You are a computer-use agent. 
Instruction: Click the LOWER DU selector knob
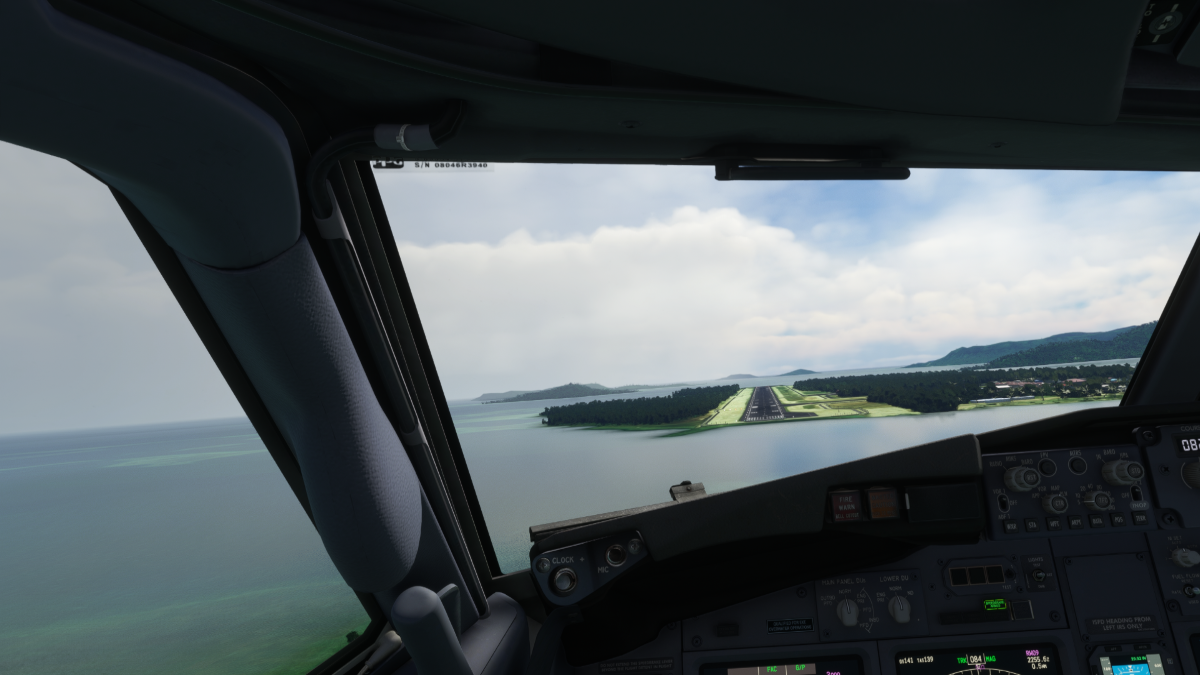898,608
